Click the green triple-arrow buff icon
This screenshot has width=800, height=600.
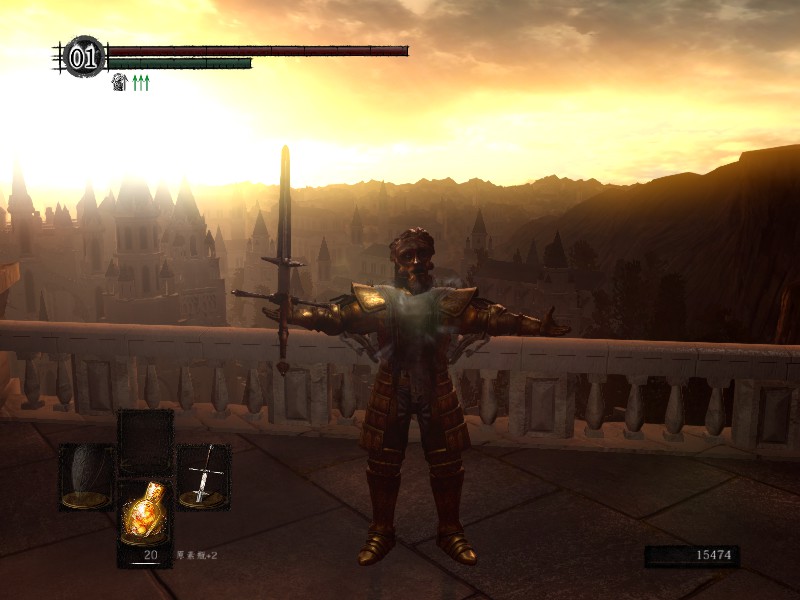click(x=140, y=83)
